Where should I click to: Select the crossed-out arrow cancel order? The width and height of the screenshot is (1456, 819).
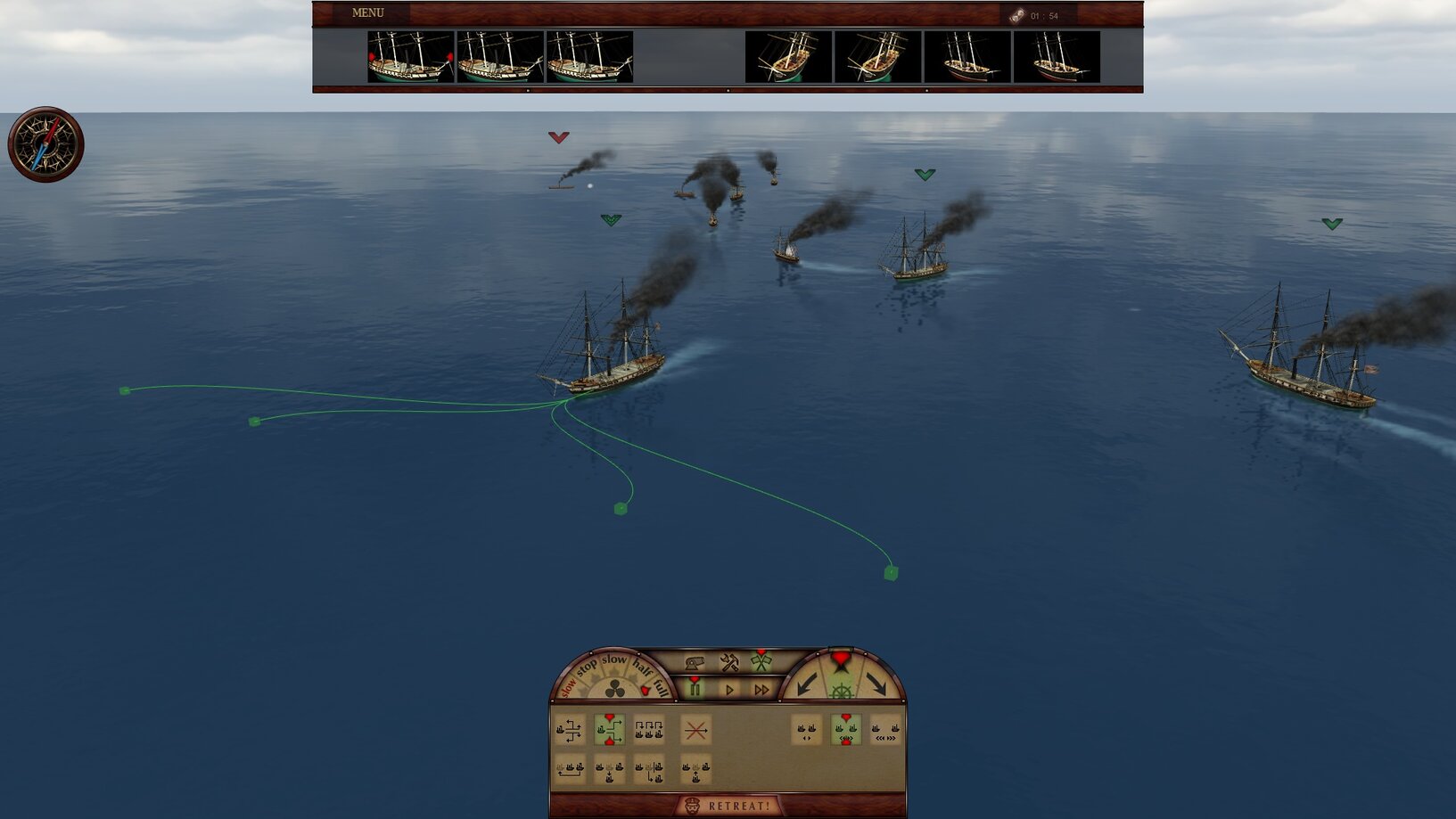[695, 731]
